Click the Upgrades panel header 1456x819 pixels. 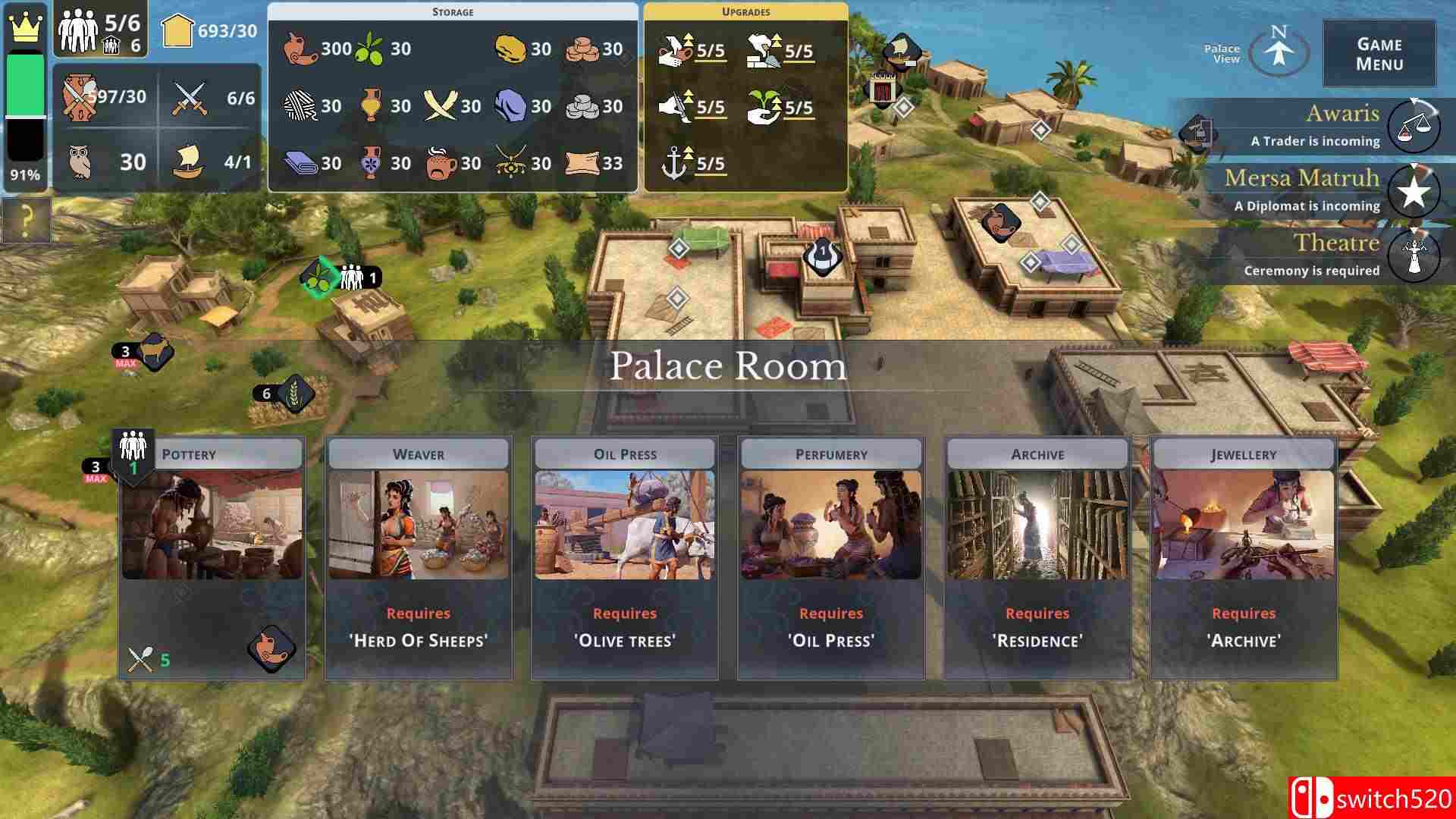pyautogui.click(x=747, y=11)
